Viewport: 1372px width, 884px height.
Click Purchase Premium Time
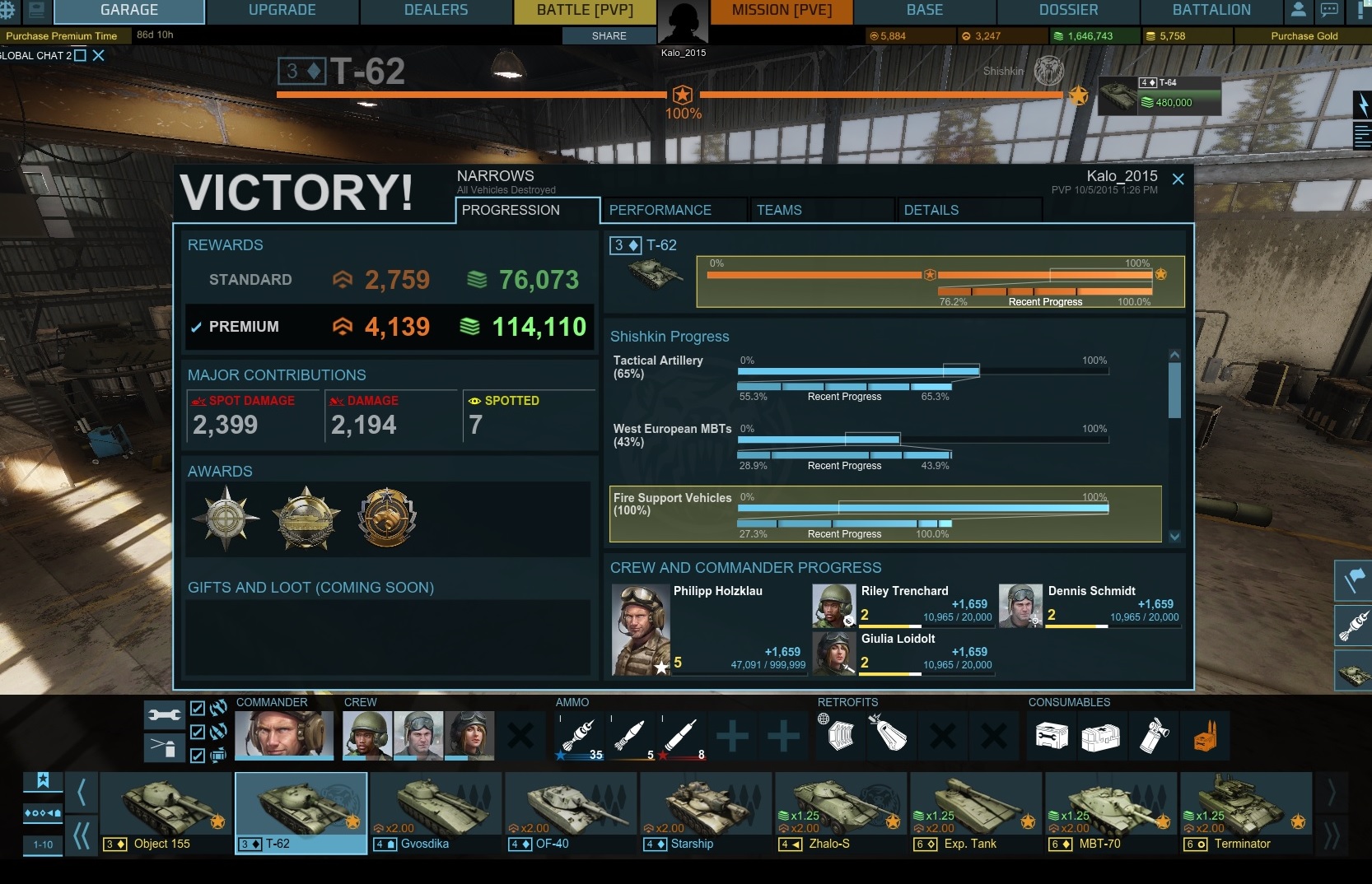(x=62, y=36)
